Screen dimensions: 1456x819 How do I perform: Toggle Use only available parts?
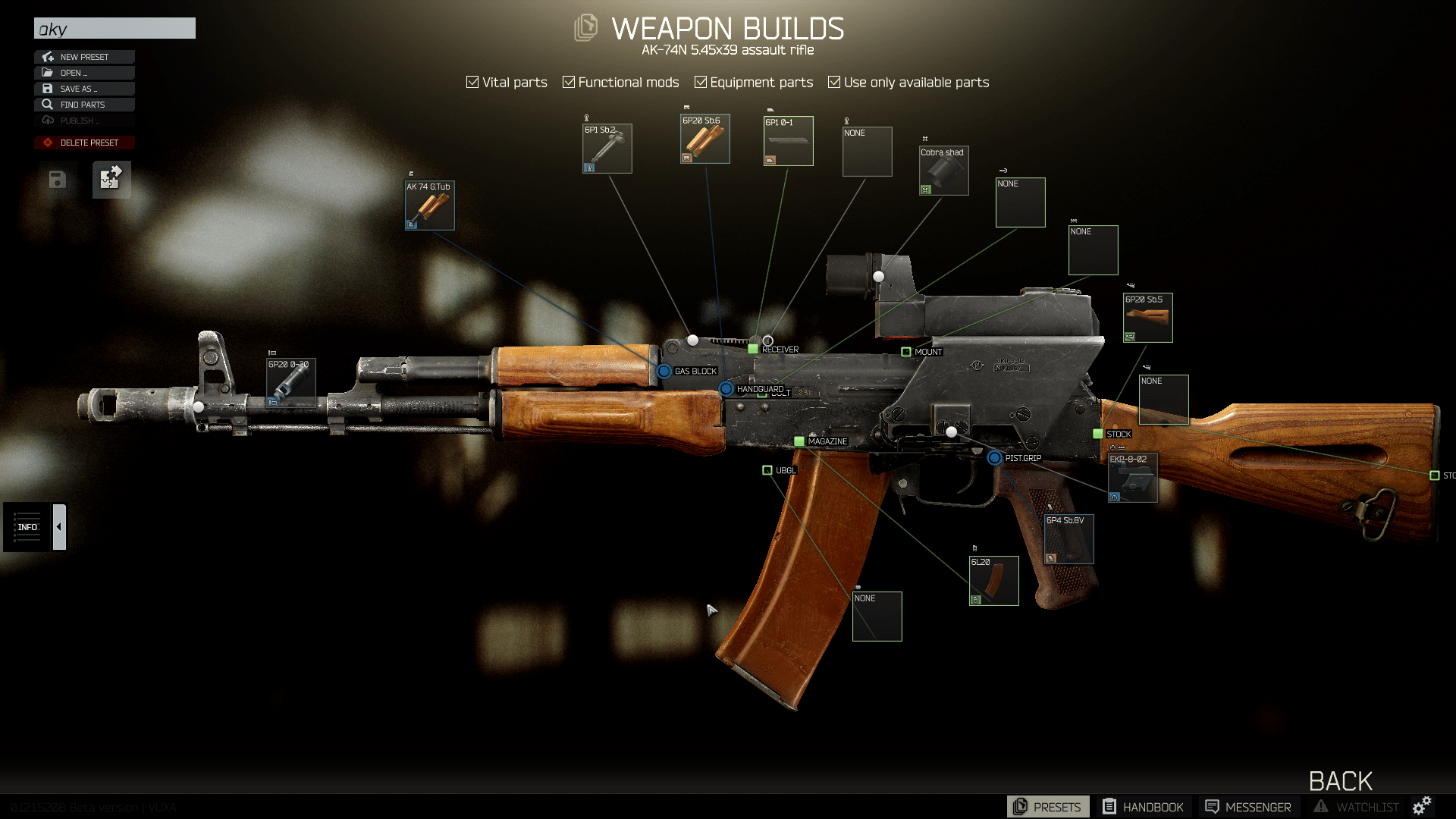pos(834,82)
